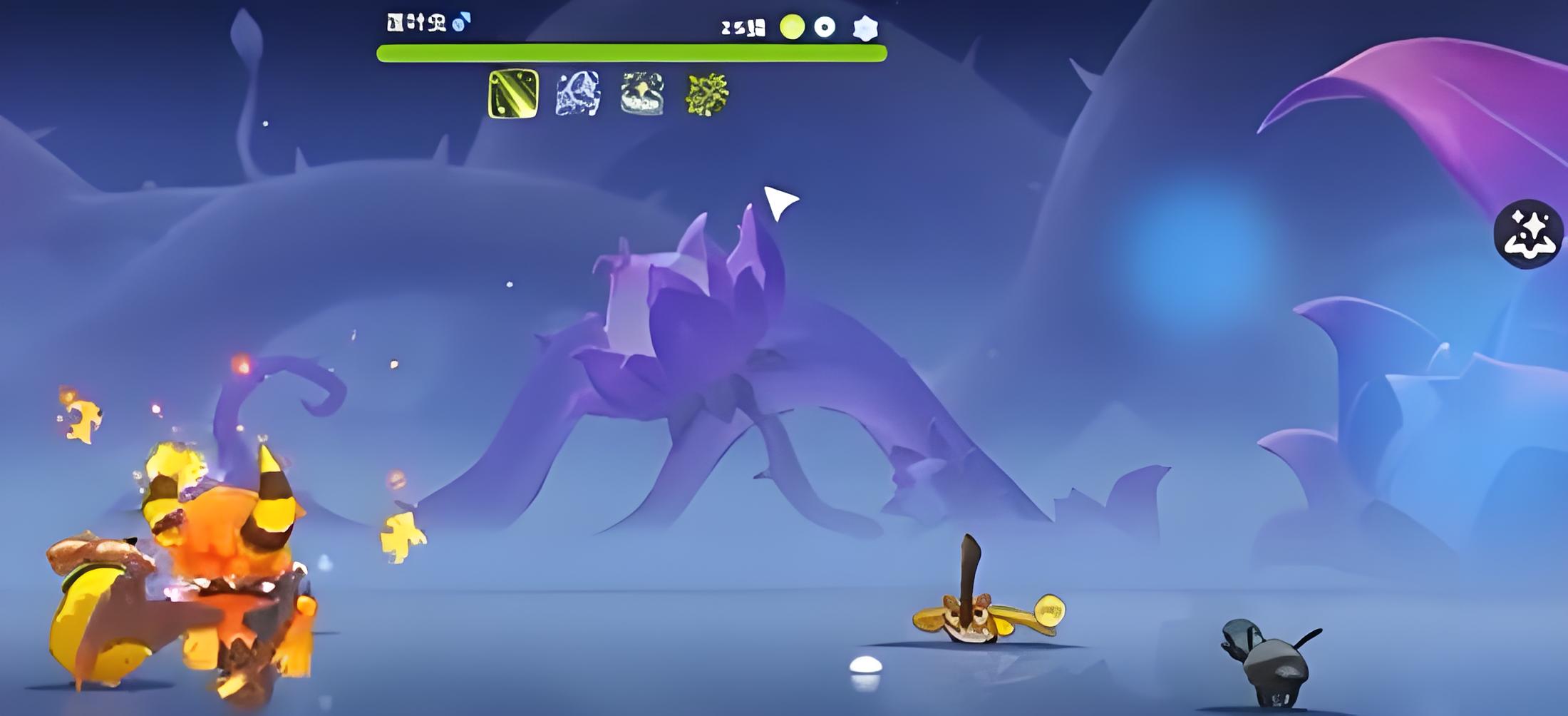
Task: Select the yellow diagonal-streak ability icon
Action: (512, 93)
